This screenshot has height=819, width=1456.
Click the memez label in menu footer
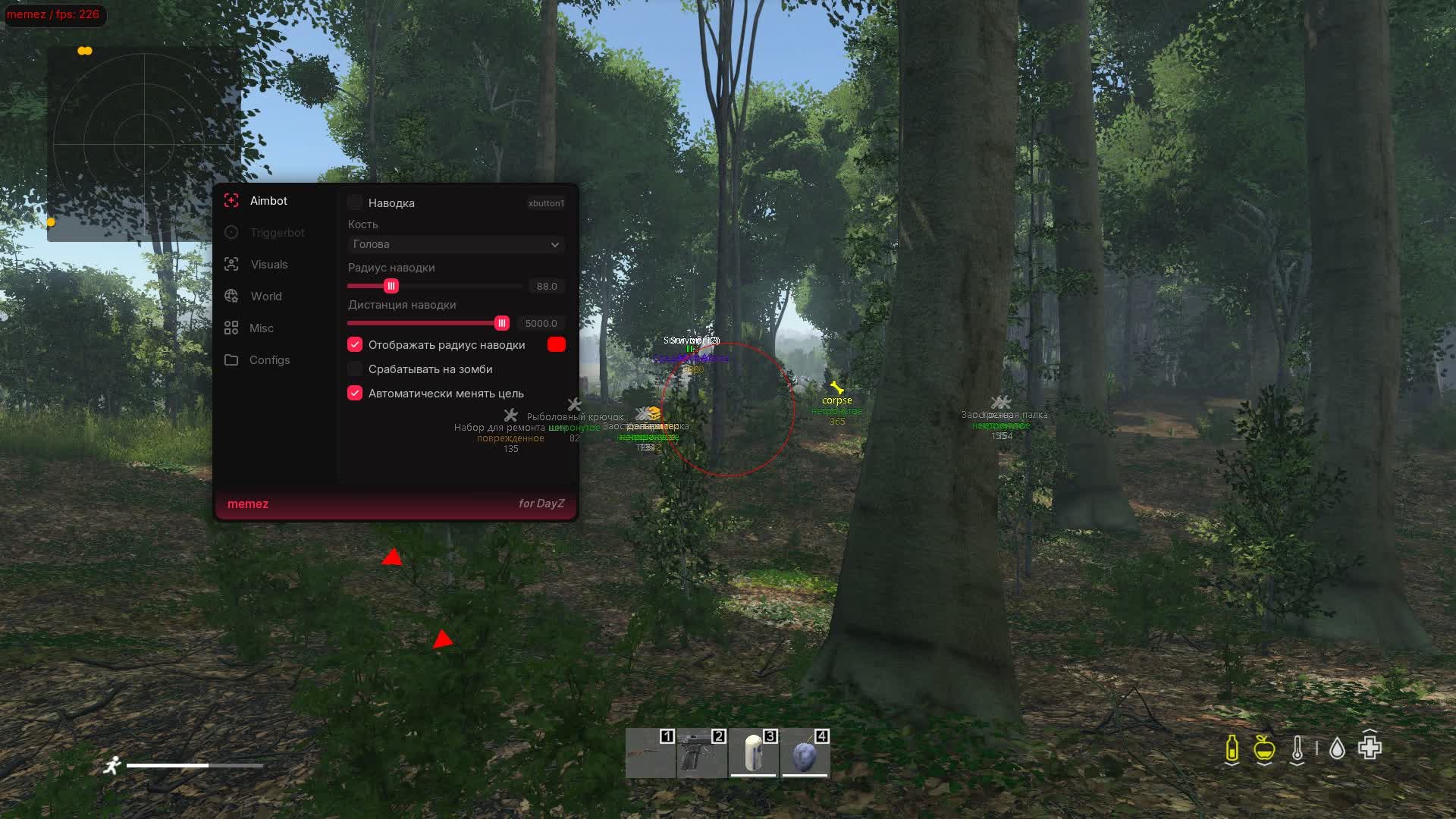coord(248,503)
